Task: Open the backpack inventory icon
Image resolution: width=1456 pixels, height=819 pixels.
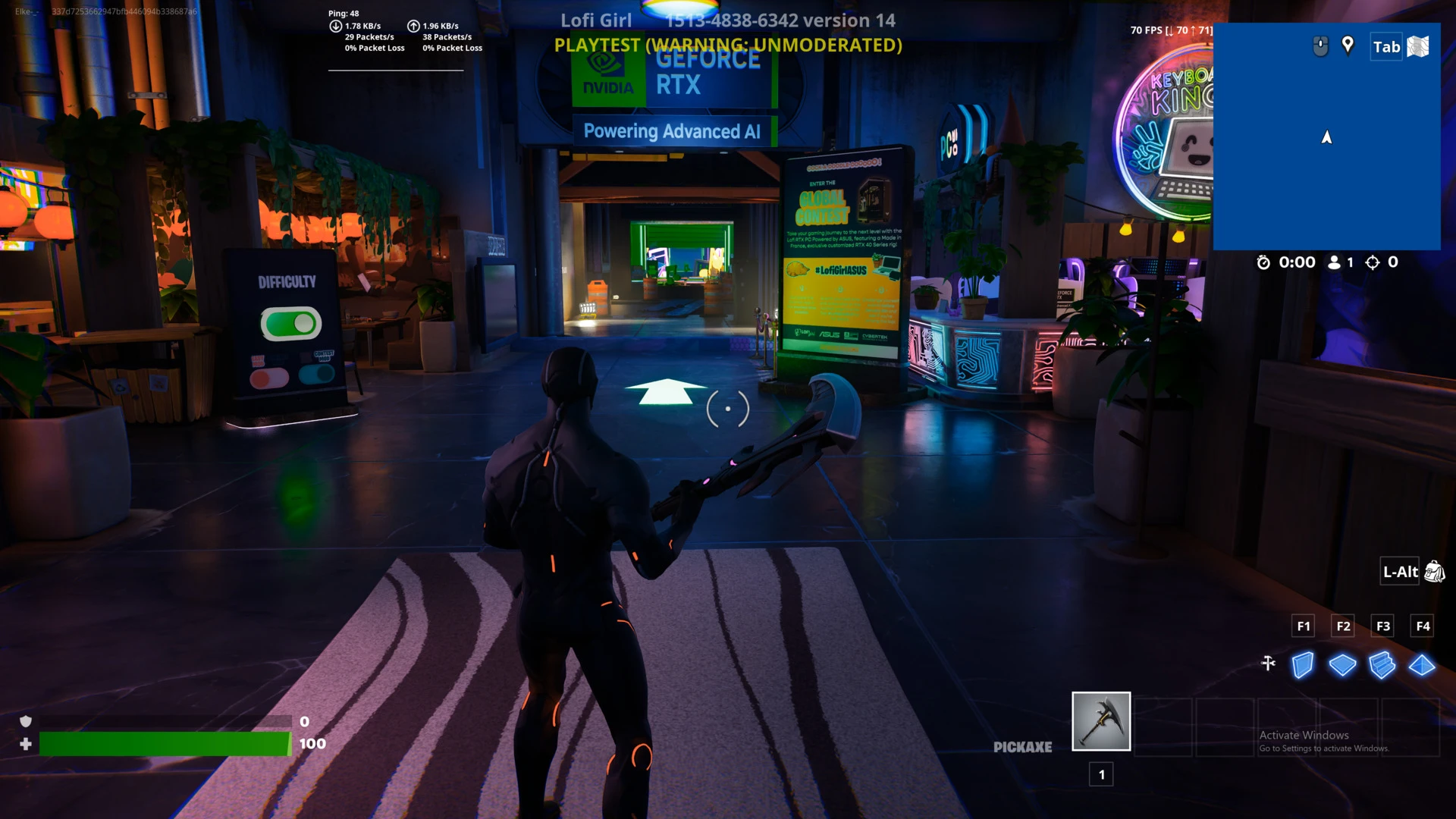Action: [1434, 572]
